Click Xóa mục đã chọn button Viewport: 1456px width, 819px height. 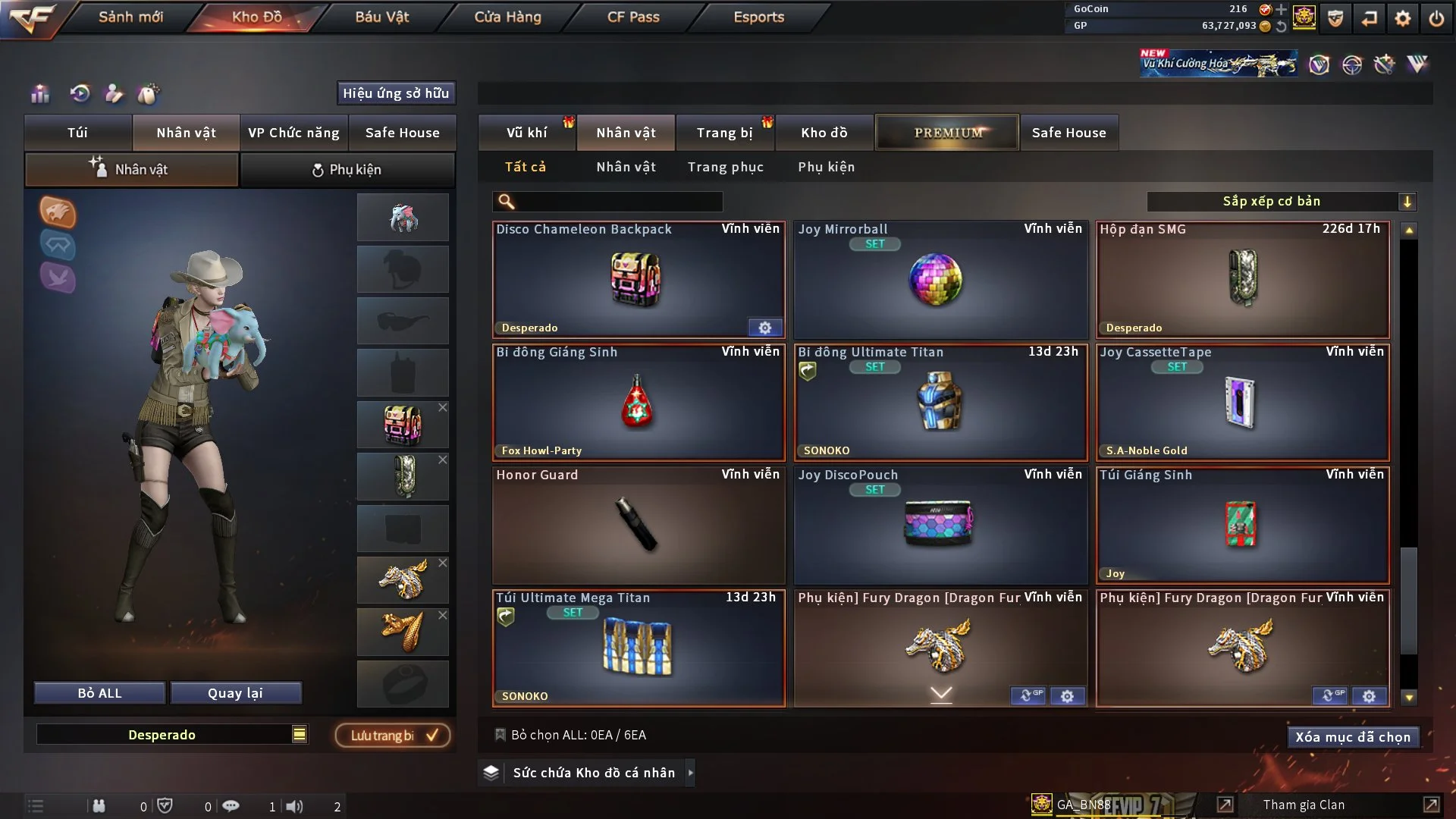[1352, 737]
